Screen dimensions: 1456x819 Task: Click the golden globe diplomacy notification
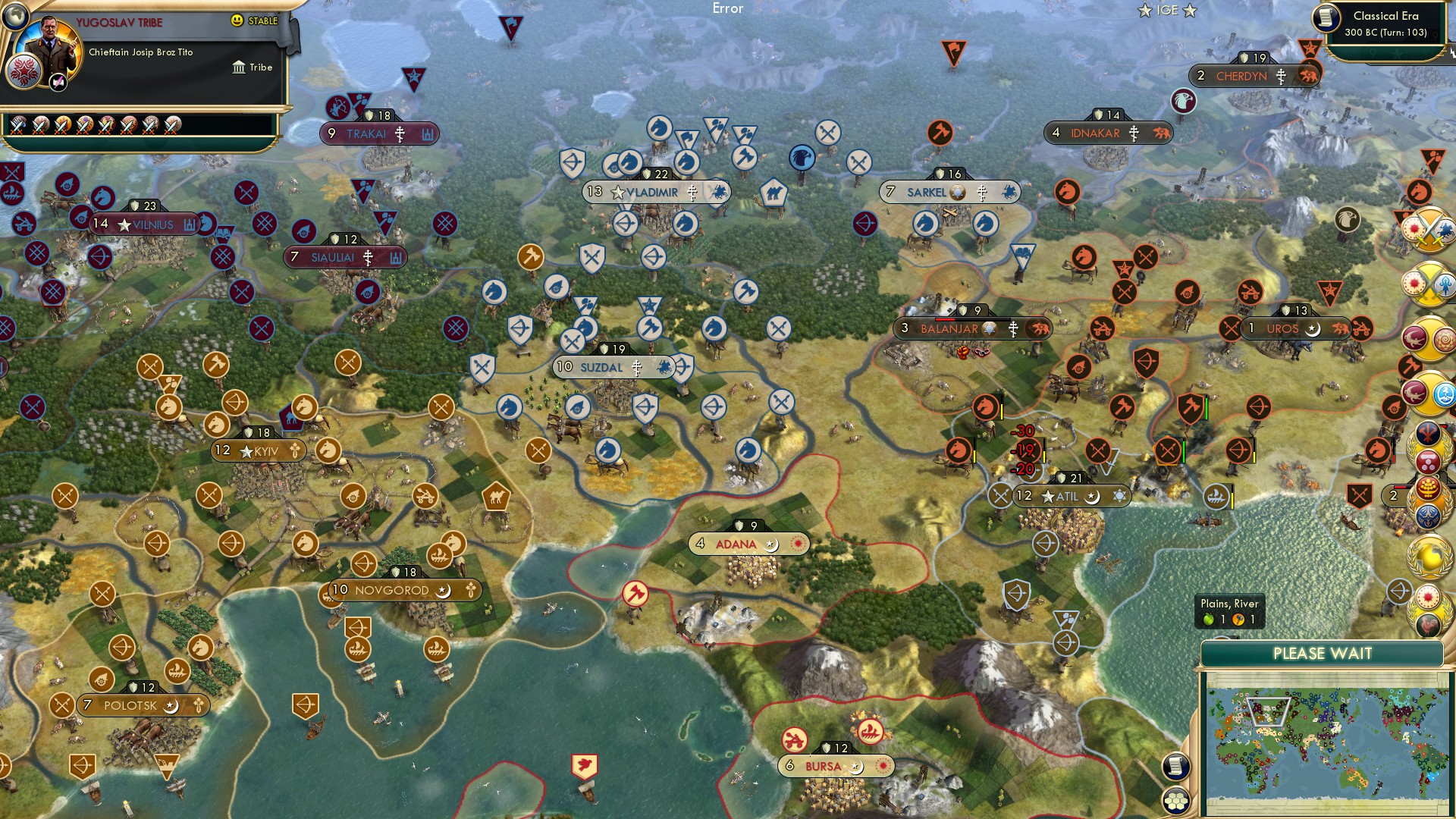[x=1432, y=557]
